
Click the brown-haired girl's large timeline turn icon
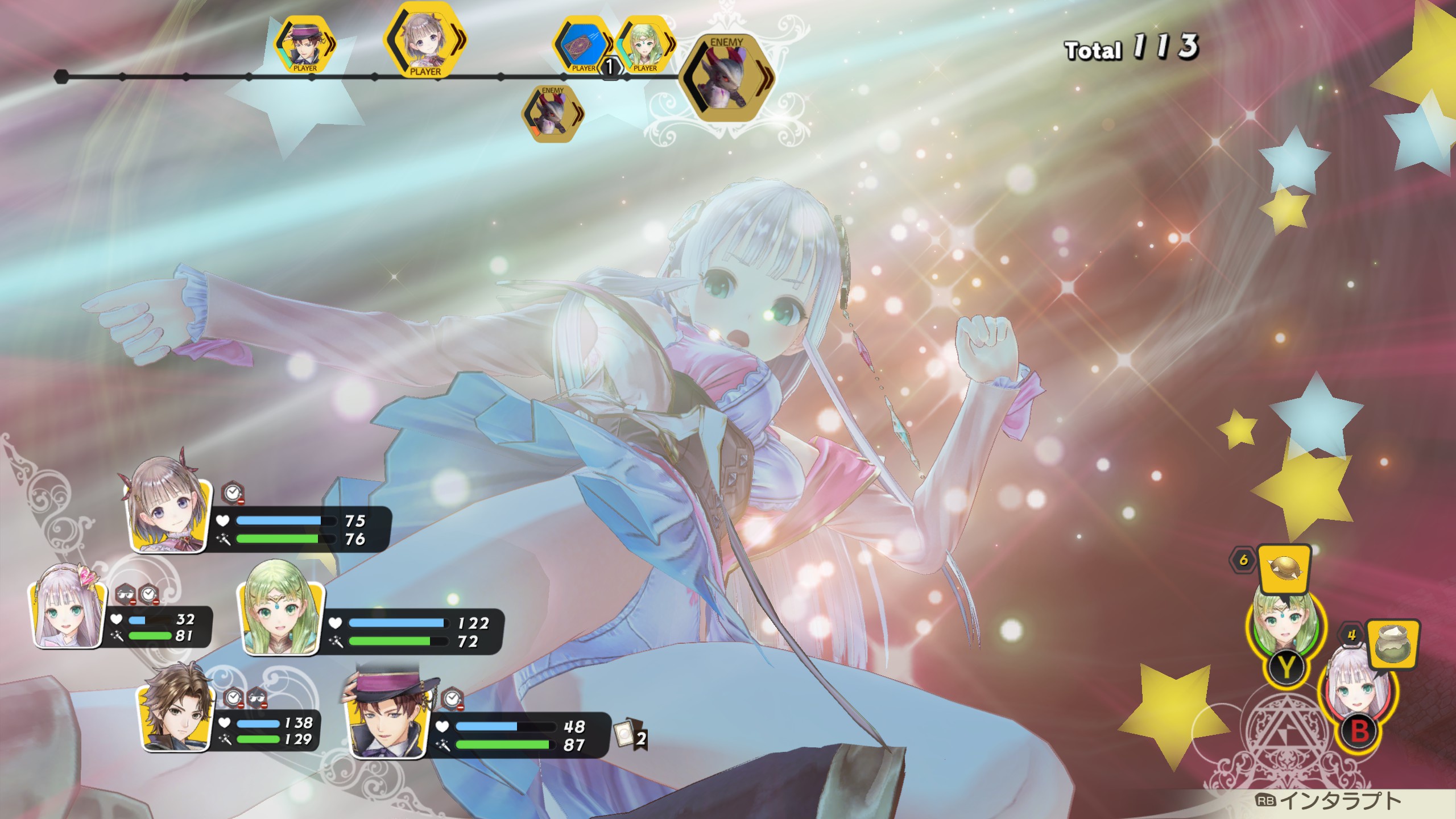tap(425, 41)
